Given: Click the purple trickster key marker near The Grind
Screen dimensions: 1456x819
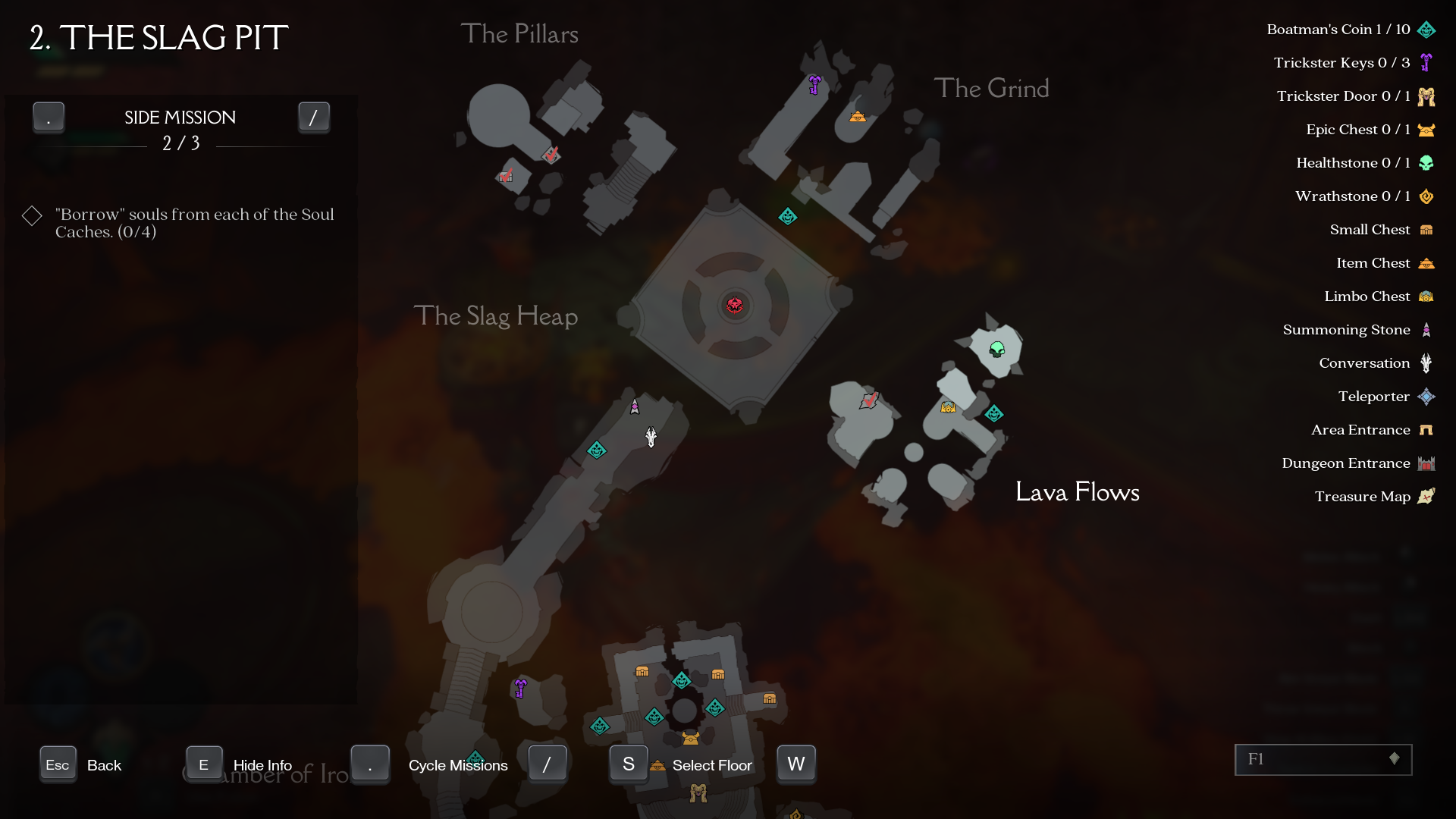Looking at the screenshot, I should 814,84.
